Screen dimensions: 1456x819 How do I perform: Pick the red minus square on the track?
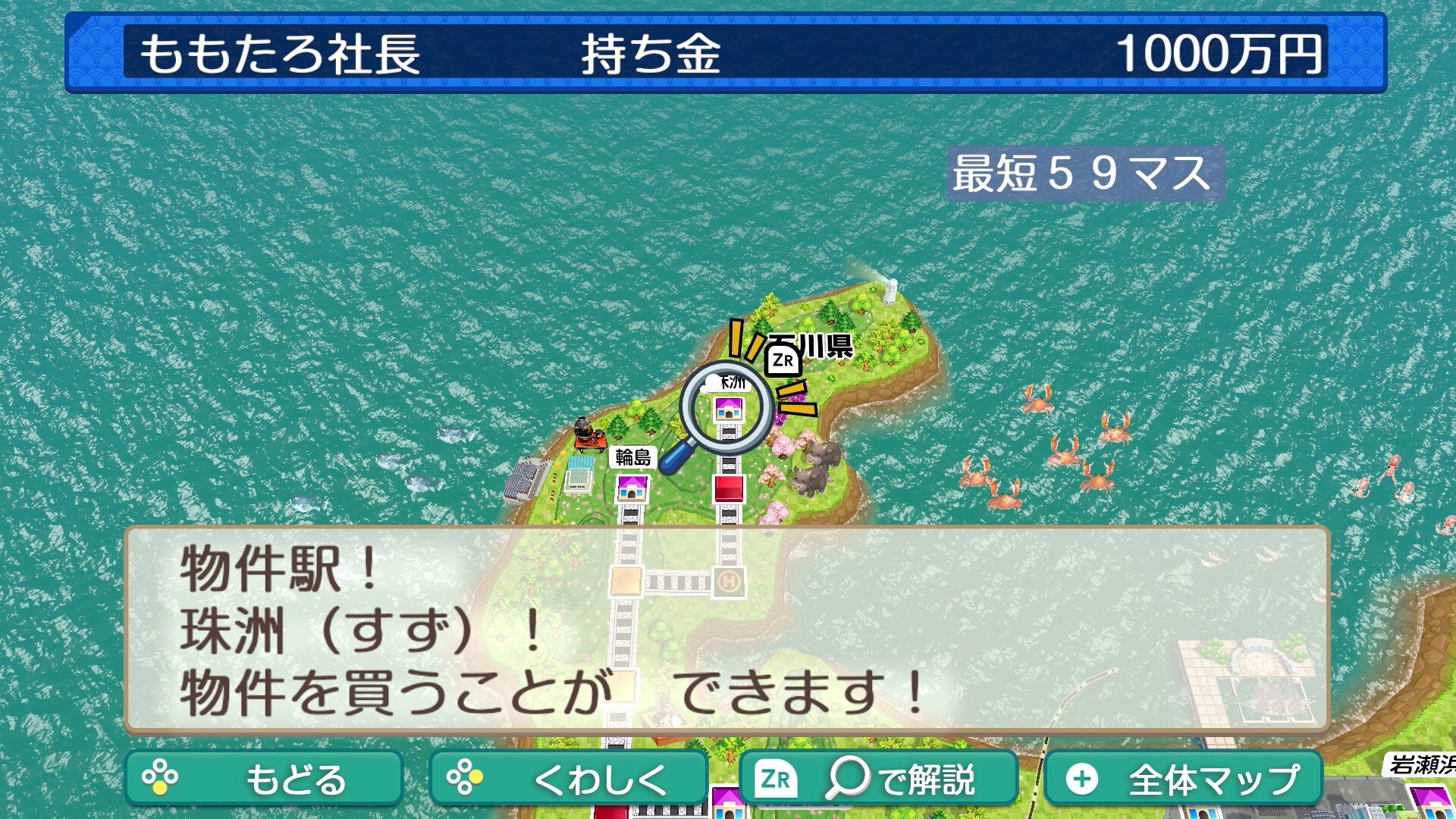pyautogui.click(x=729, y=489)
